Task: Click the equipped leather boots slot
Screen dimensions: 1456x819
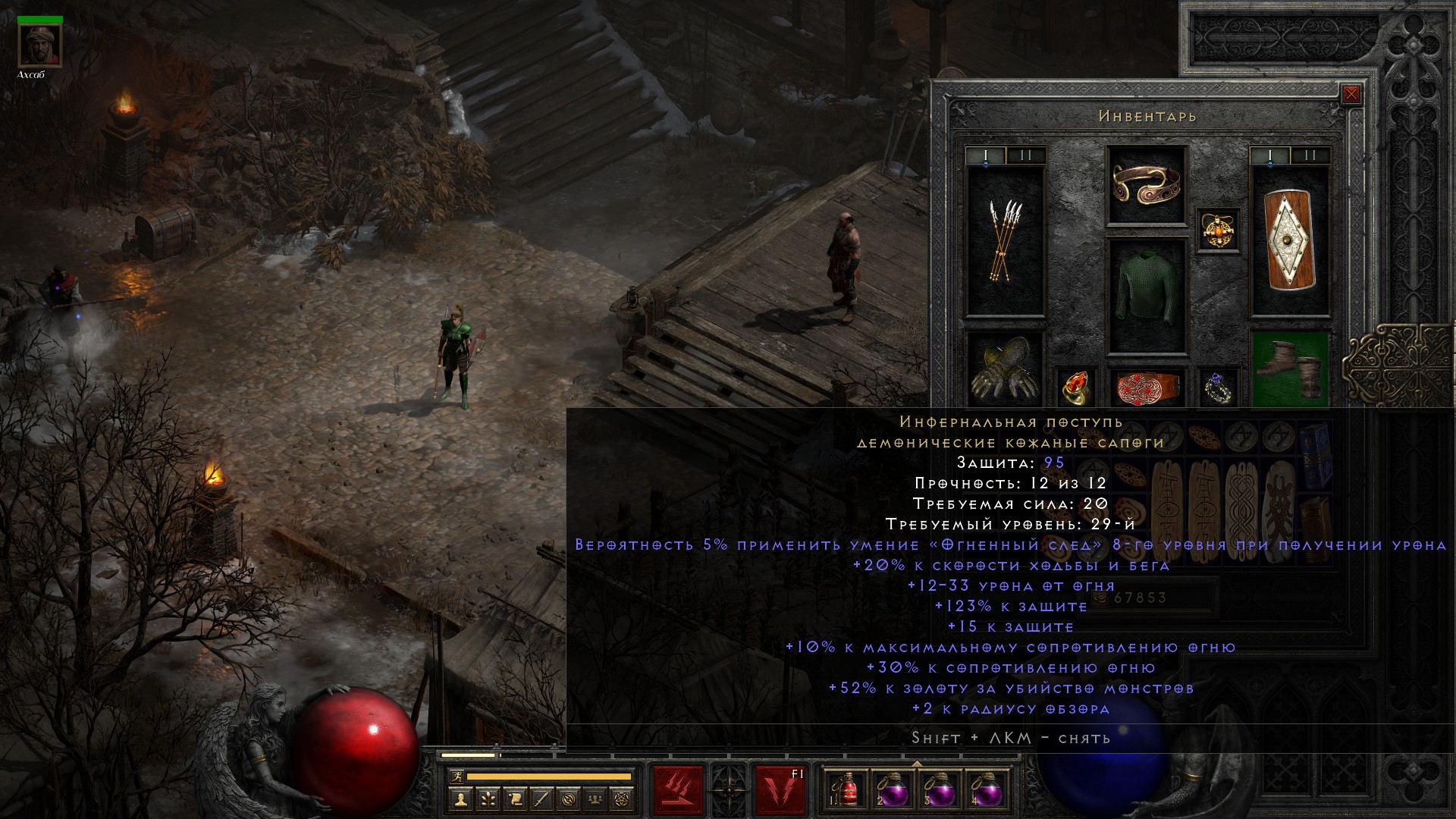Action: click(x=1289, y=369)
